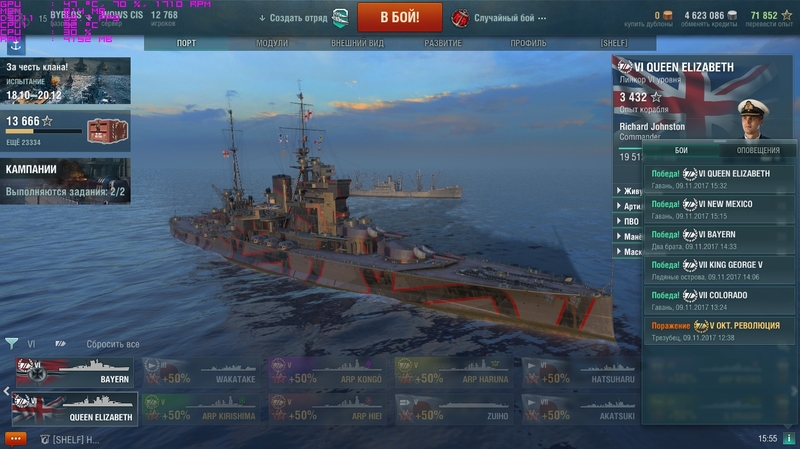This screenshot has width=800, height=449.
Task: Select the BAYERN ship in the carousel
Action: tap(74, 373)
